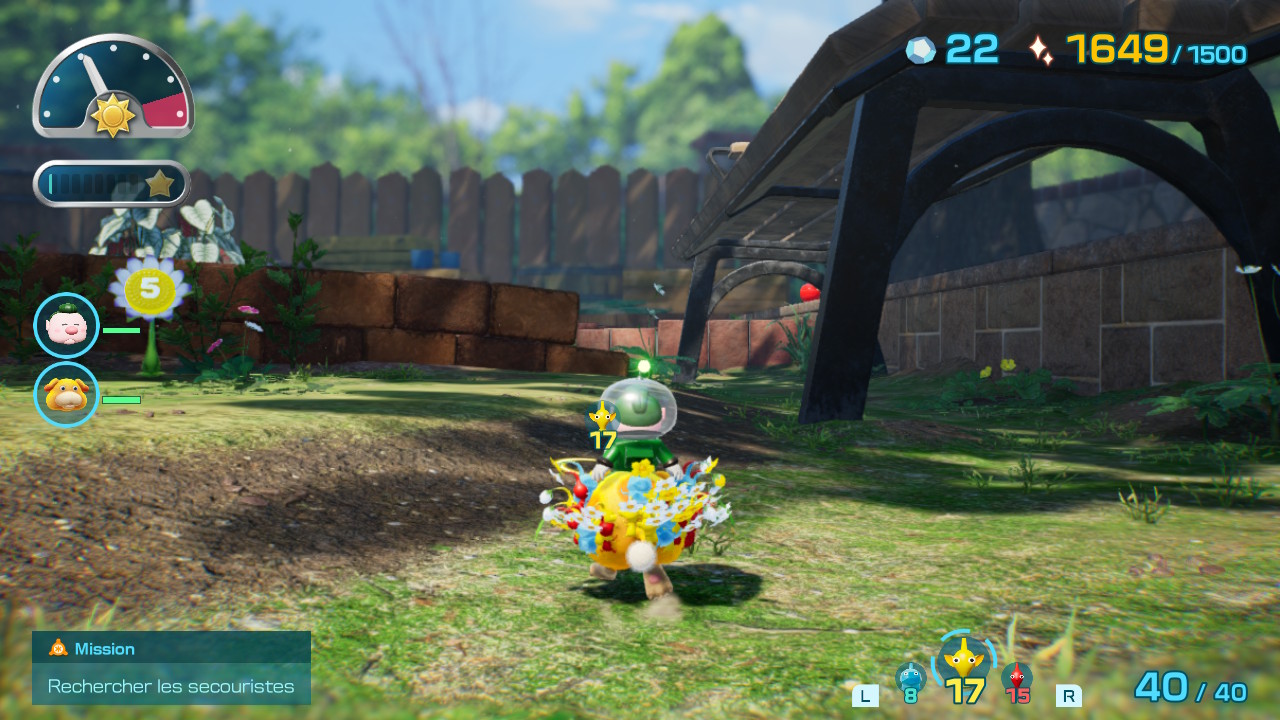Click the Rechercher les secouristes objective text

pos(170,686)
